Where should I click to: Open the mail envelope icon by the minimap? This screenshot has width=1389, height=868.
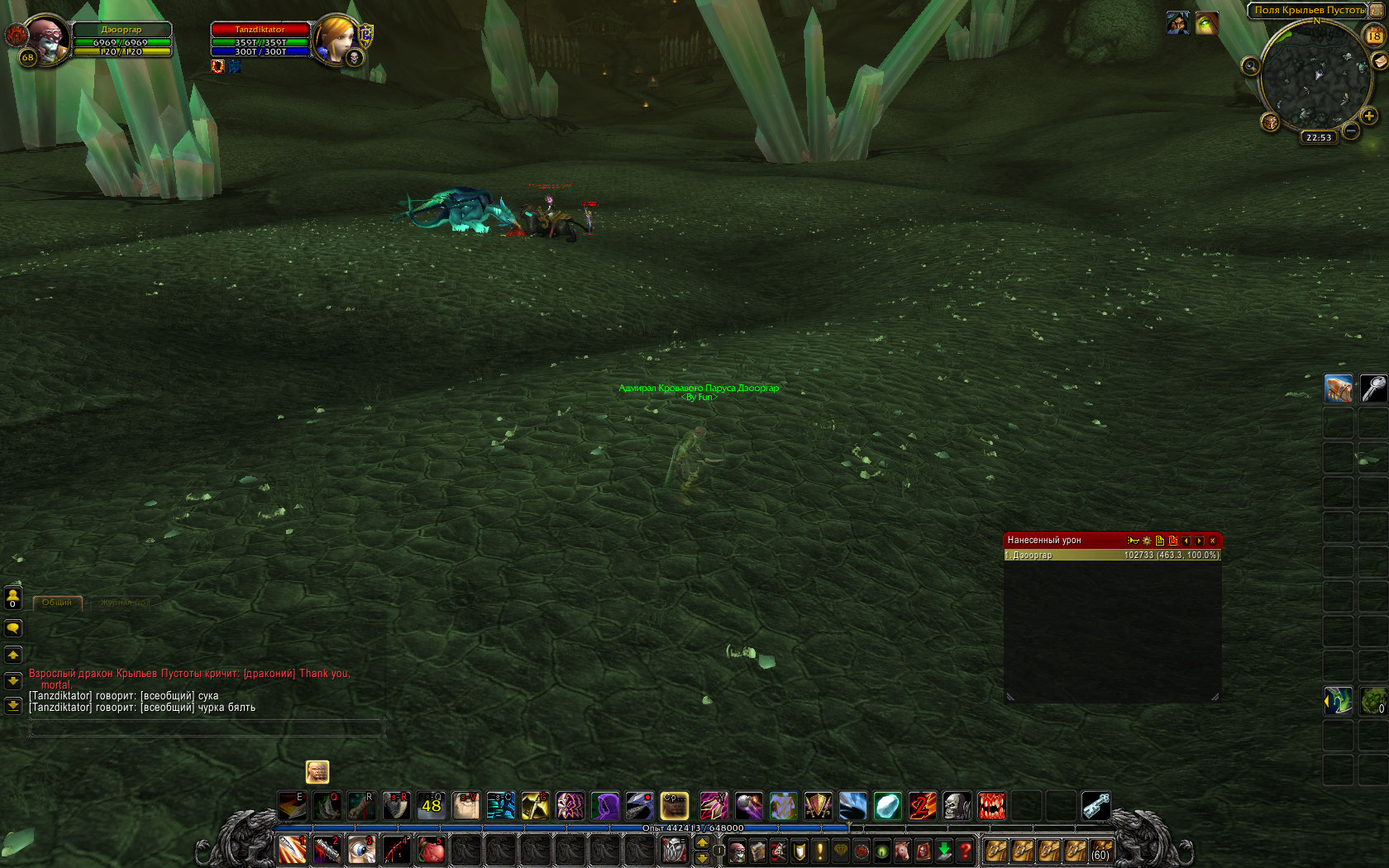click(x=1379, y=62)
